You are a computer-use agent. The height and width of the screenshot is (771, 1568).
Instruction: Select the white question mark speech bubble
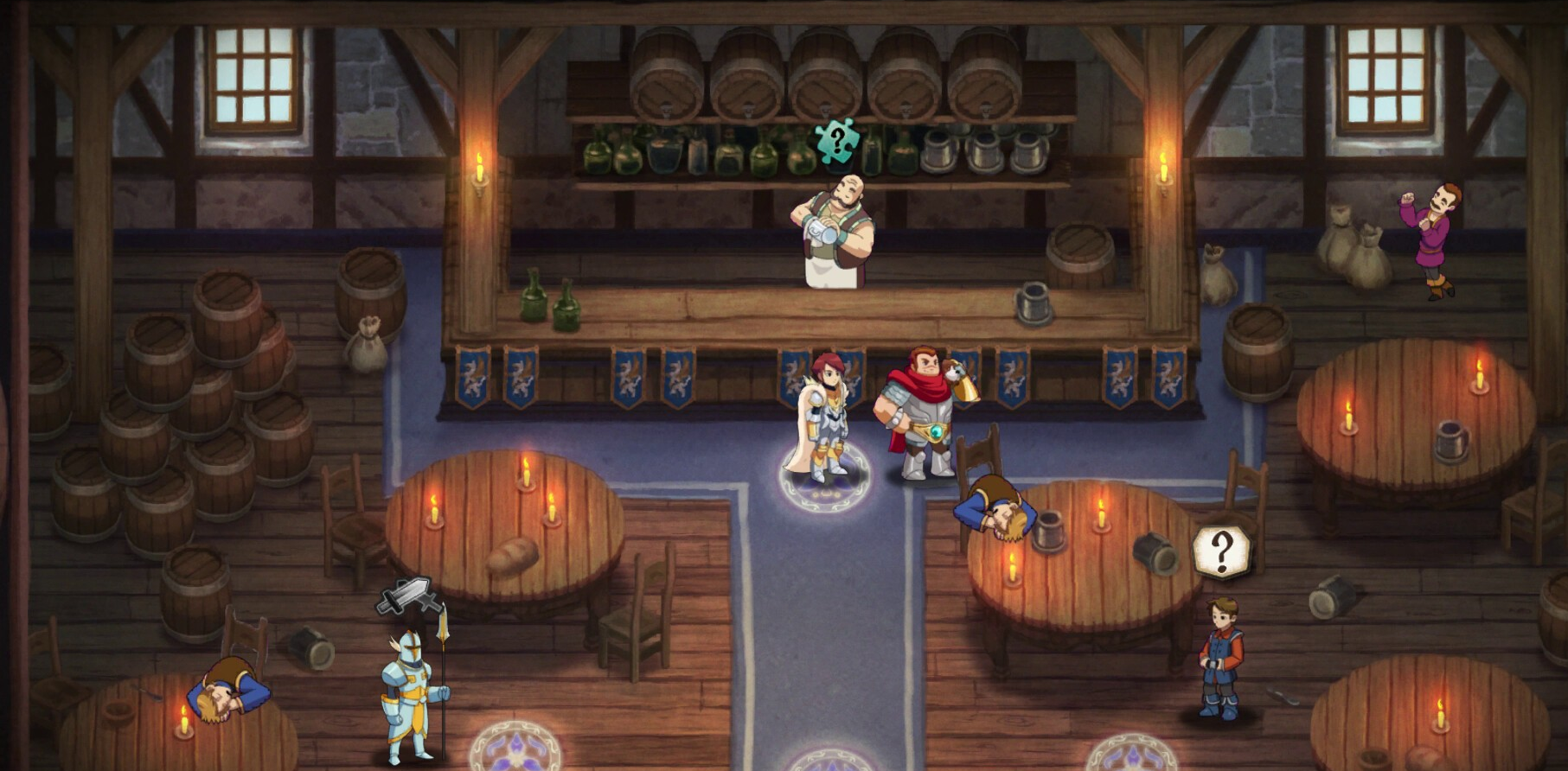1221,551
